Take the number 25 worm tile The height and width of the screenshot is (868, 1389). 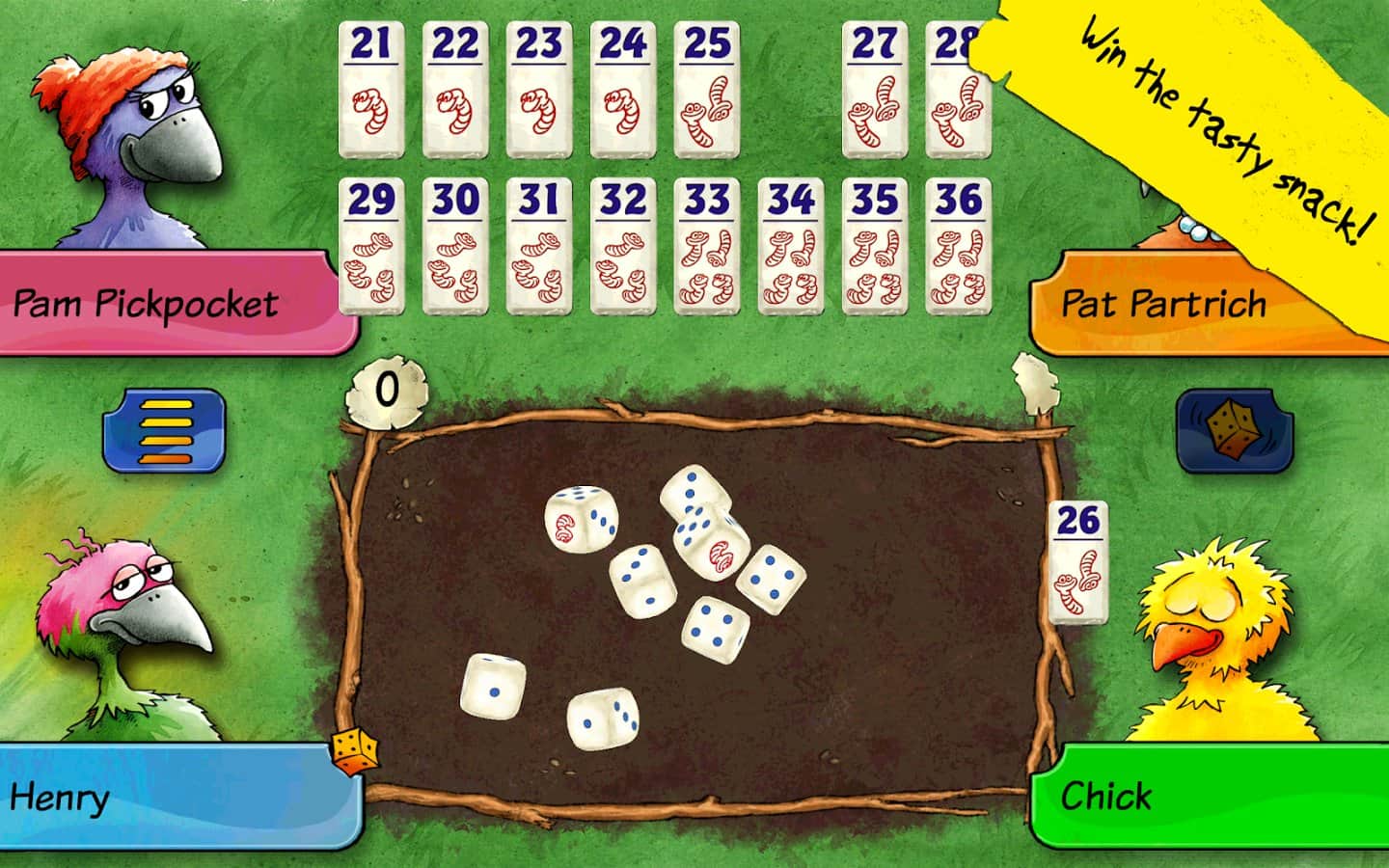[707, 89]
